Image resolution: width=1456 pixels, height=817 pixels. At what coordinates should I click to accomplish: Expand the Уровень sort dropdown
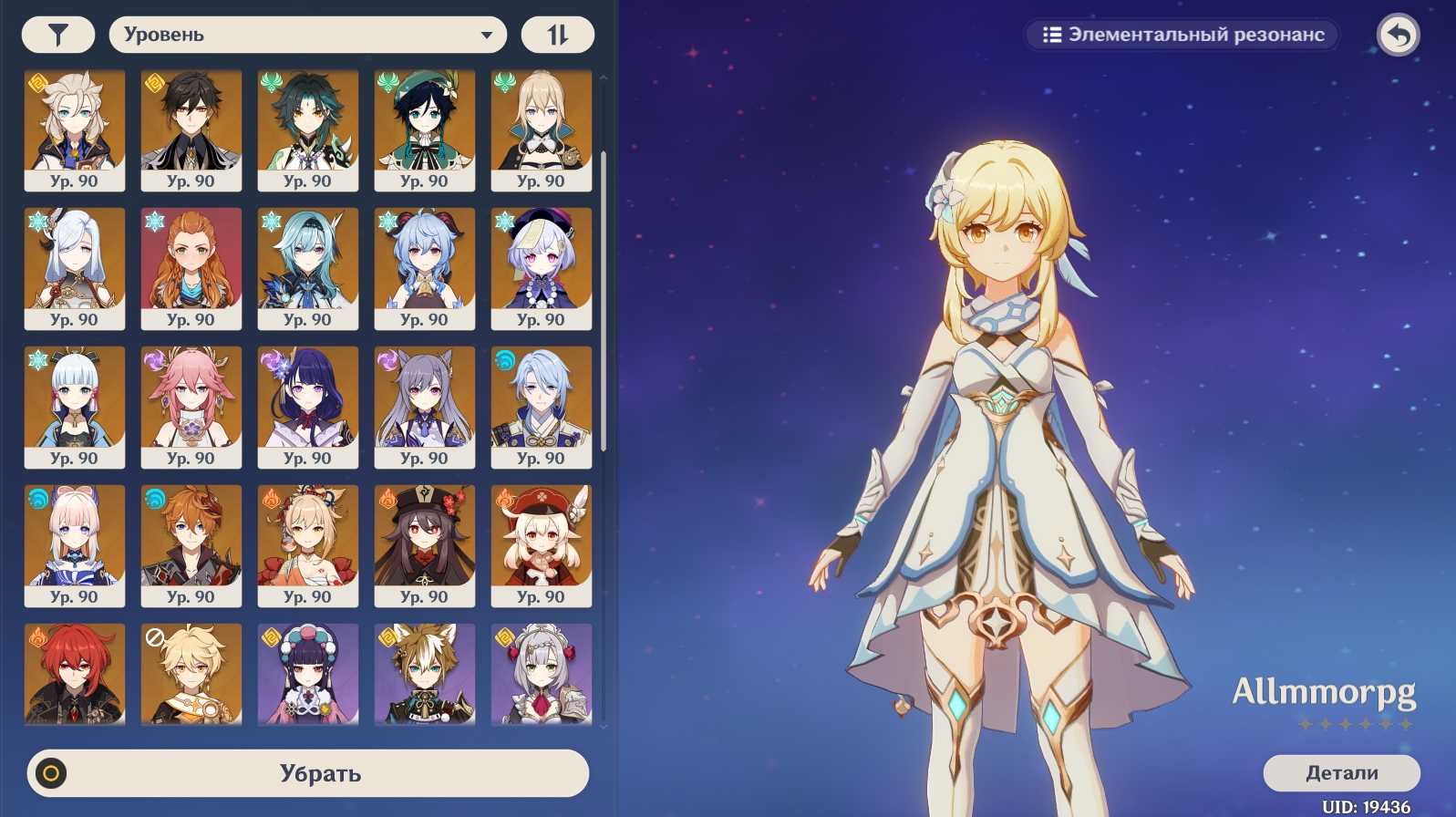(307, 35)
